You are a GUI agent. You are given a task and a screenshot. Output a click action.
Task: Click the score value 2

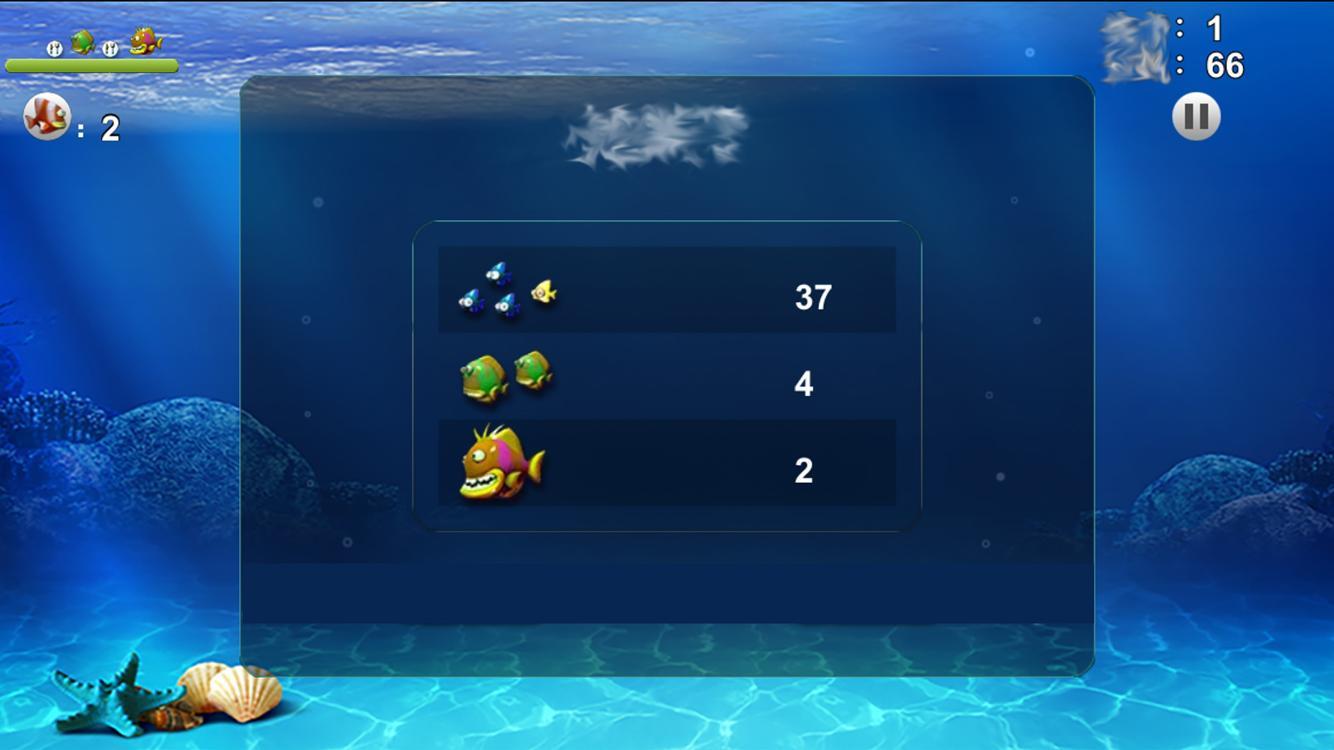803,470
